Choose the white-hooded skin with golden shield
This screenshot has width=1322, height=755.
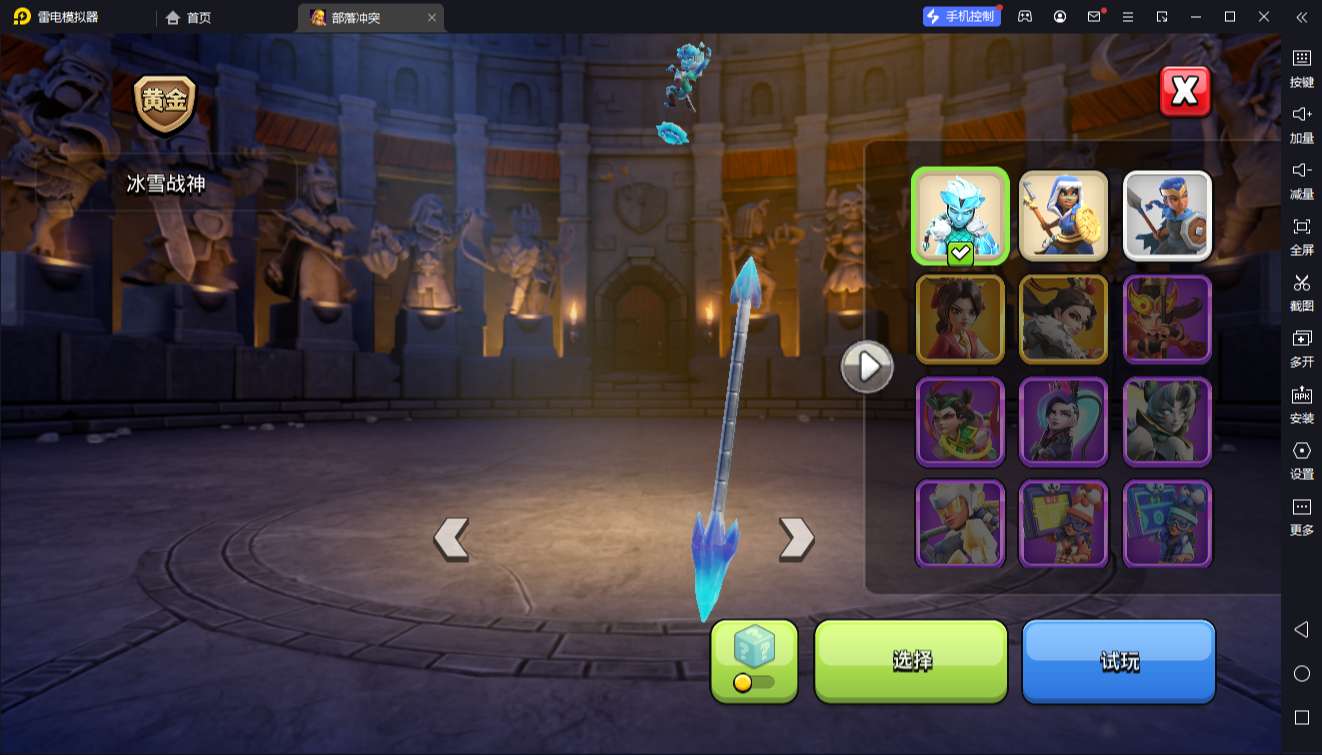[1063, 216]
